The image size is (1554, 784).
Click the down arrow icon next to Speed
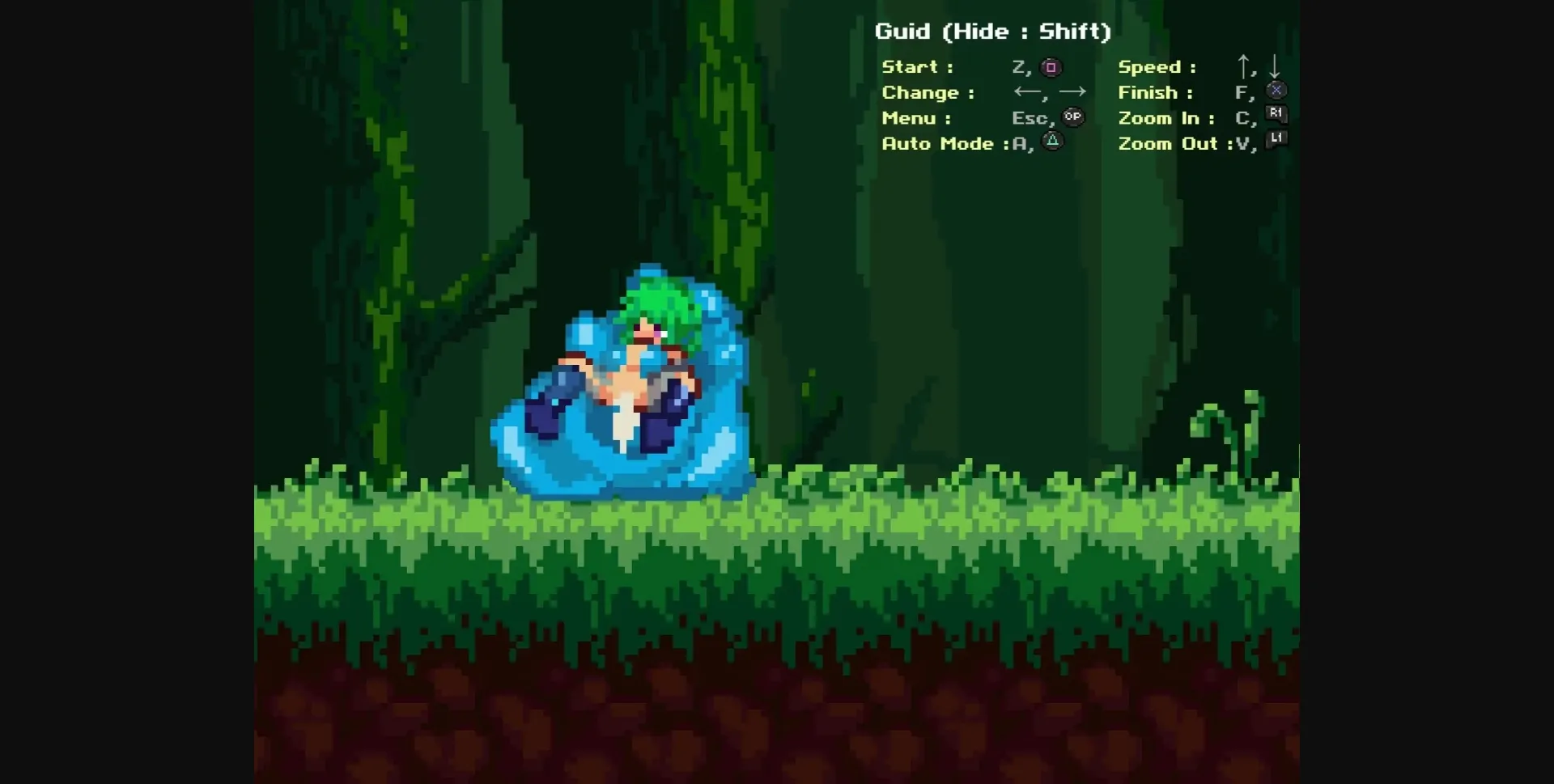[1276, 66]
